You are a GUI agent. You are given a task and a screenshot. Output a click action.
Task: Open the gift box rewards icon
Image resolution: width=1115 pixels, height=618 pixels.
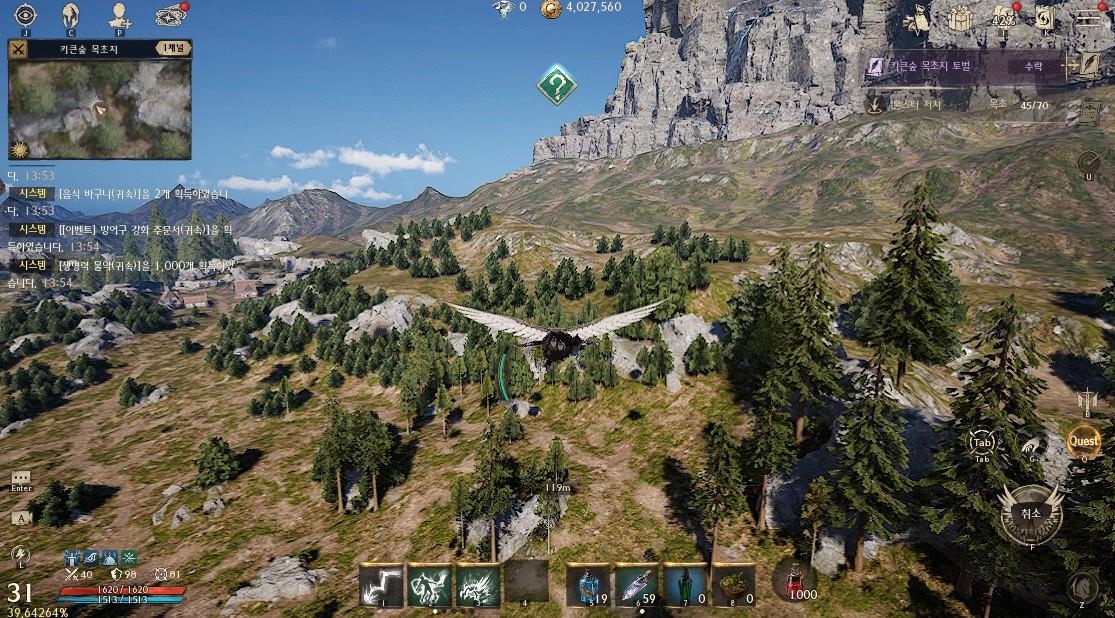(x=960, y=18)
